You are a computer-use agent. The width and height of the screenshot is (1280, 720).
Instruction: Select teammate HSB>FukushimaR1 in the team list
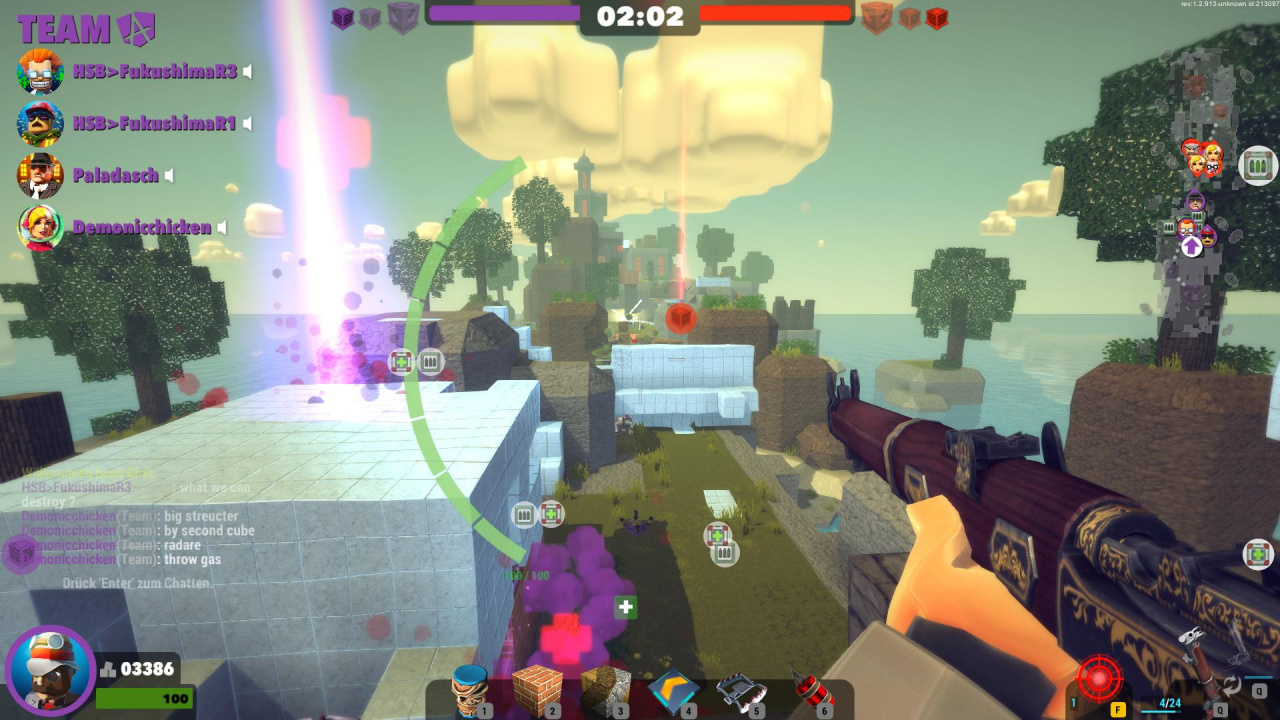pyautogui.click(x=154, y=123)
